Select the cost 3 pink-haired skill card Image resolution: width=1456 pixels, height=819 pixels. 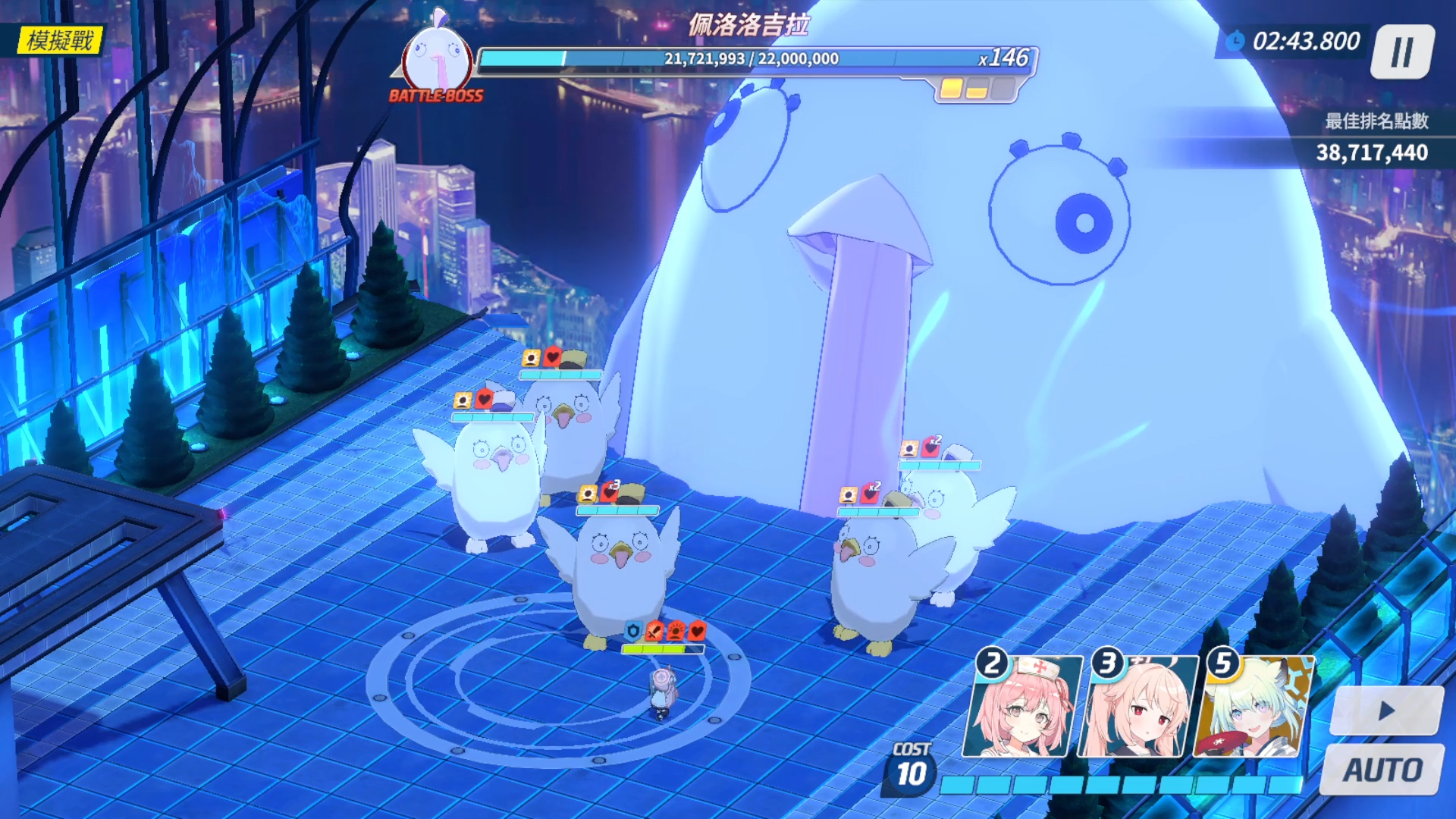(1137, 707)
